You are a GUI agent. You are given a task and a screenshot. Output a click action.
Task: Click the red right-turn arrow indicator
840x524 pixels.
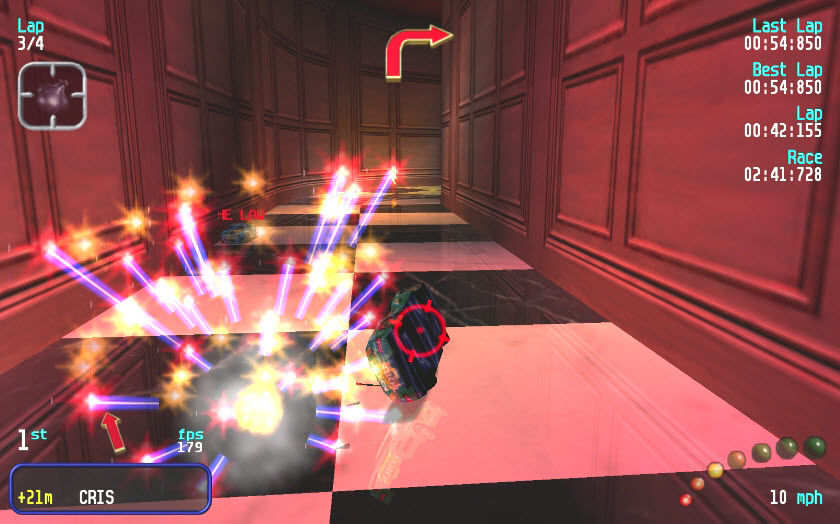(418, 50)
